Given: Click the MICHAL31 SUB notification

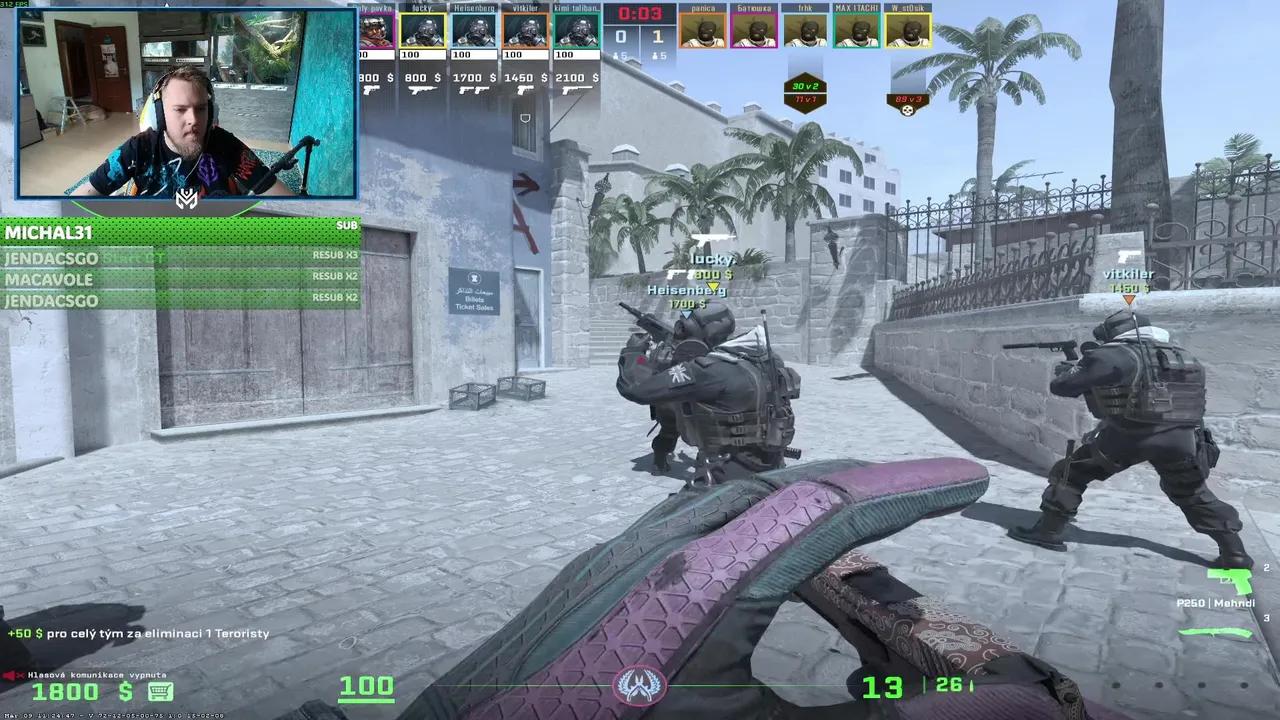Looking at the screenshot, I should pyautogui.click(x=180, y=232).
